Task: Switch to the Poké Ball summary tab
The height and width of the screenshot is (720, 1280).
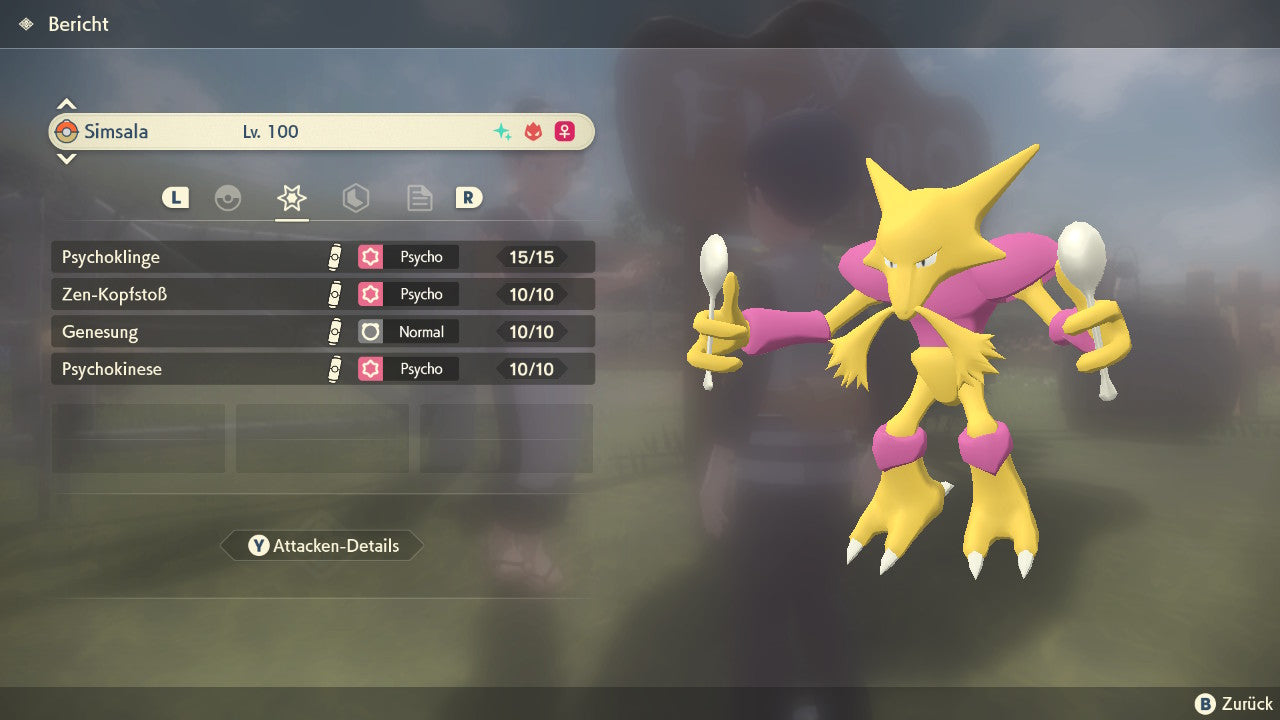Action: [x=228, y=198]
